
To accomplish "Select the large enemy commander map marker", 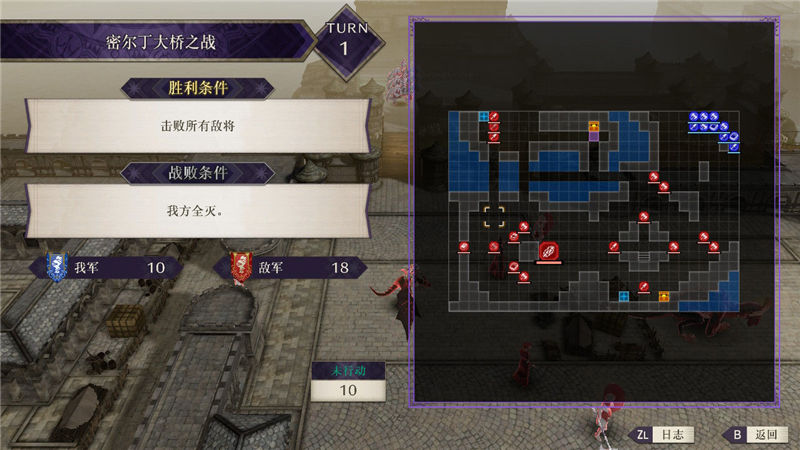I will (x=549, y=252).
